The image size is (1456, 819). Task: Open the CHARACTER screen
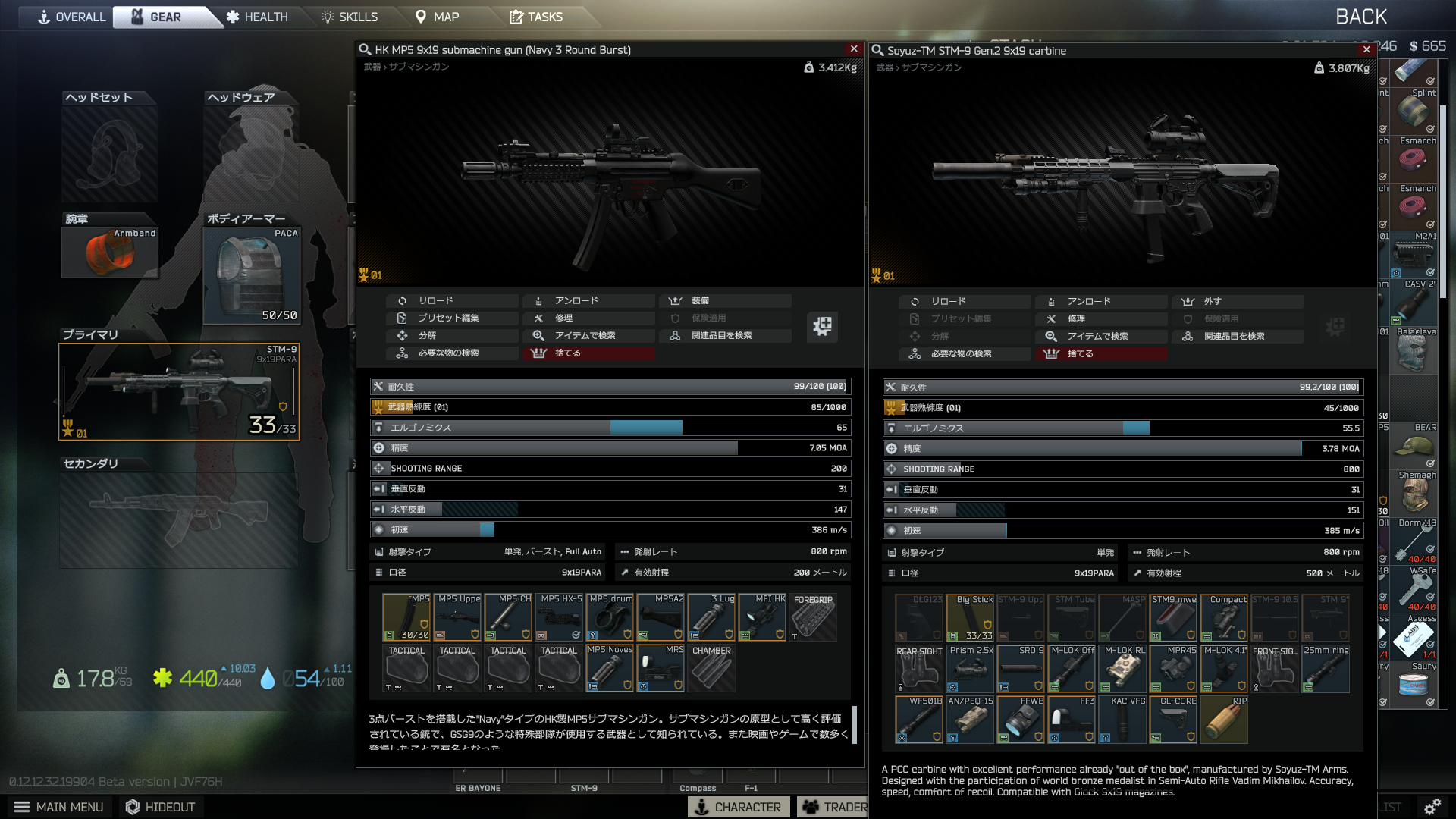tap(739, 807)
